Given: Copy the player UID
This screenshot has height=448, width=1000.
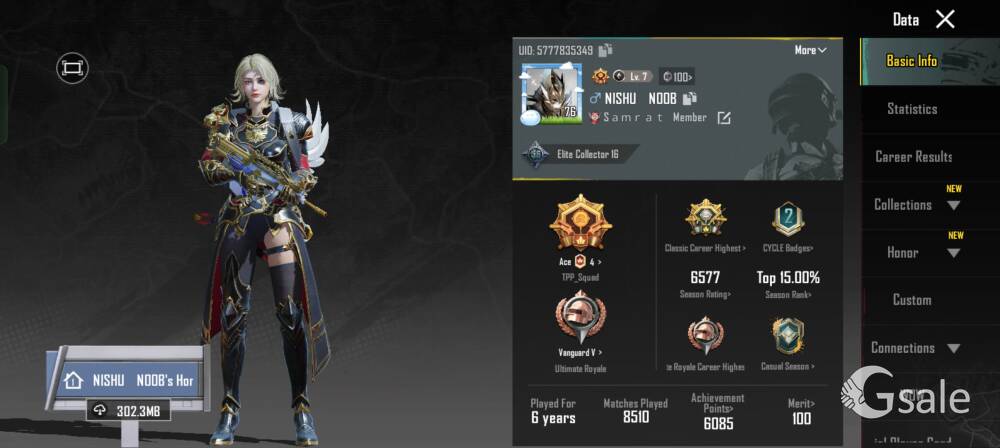Looking at the screenshot, I should click(x=606, y=50).
